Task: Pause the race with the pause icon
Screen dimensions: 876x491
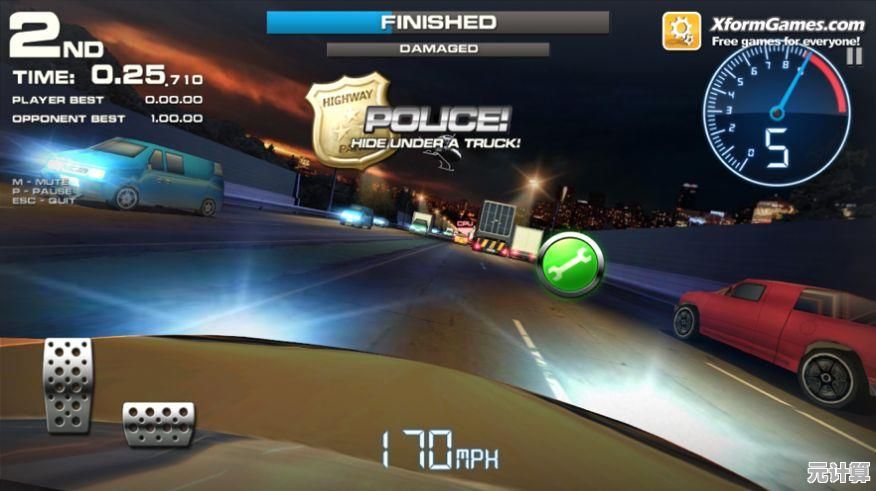Action: 853,57
